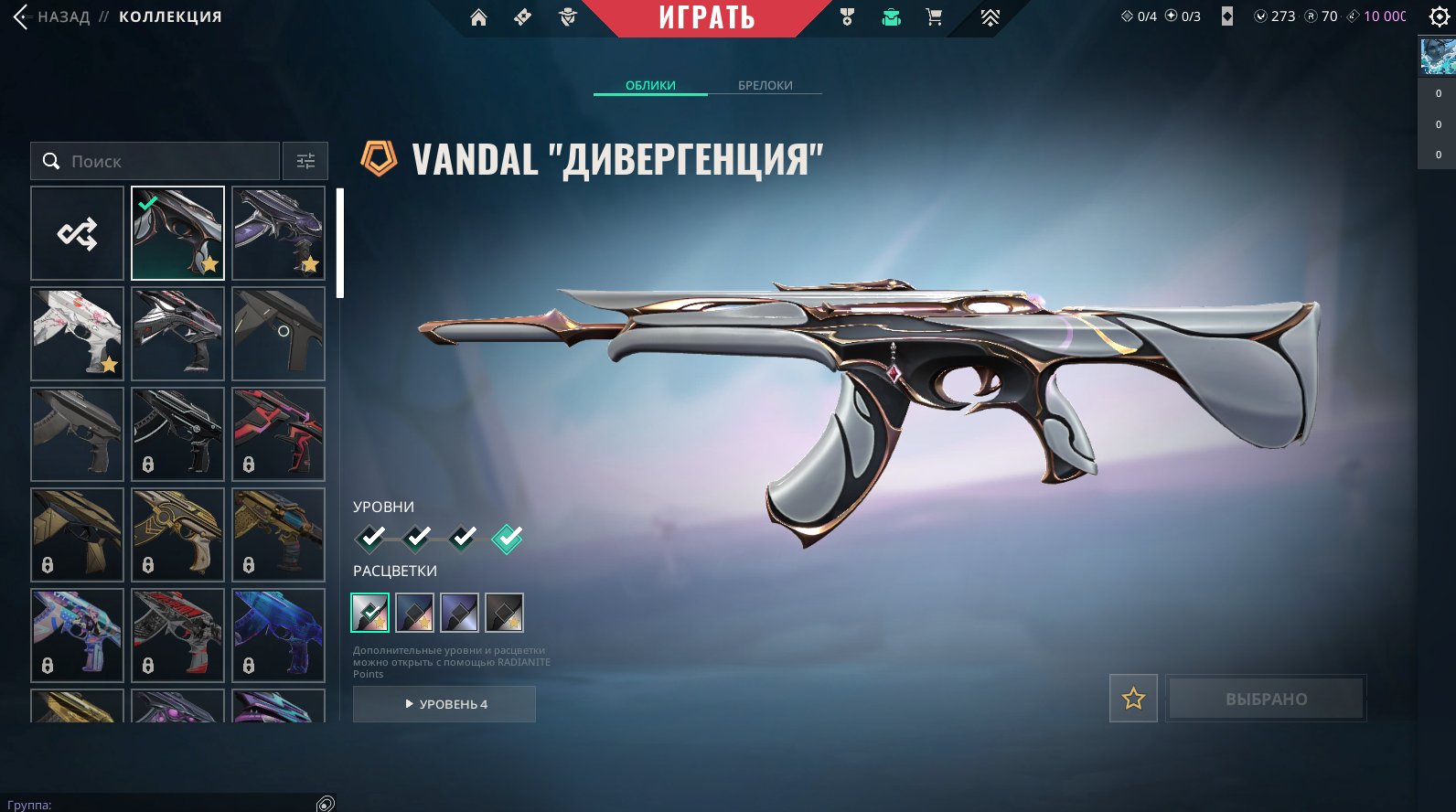Screen dimensions: 1456x812
Task: Open the Store cart icon
Action: point(933,16)
